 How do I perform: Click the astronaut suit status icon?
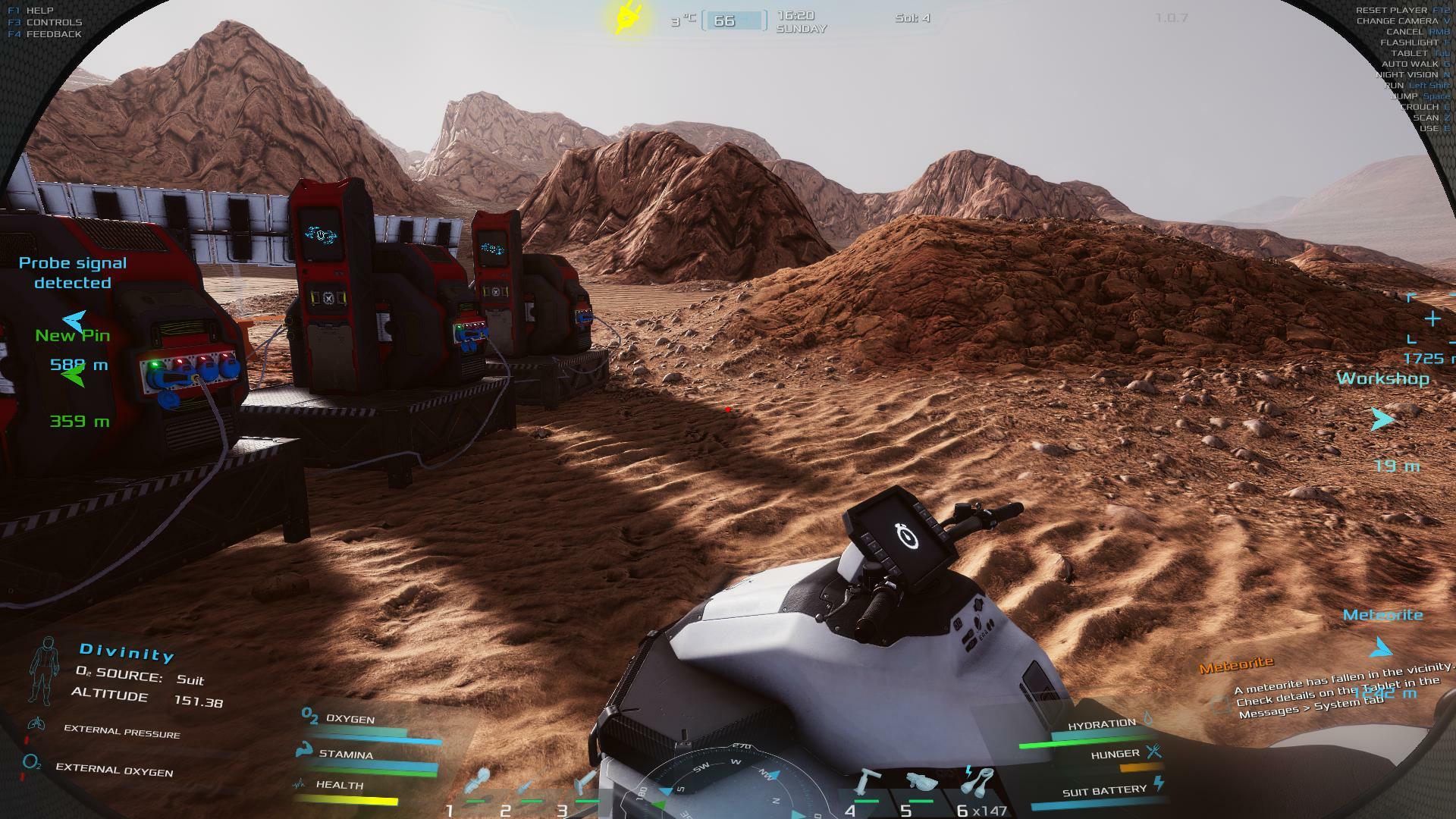coord(43,671)
